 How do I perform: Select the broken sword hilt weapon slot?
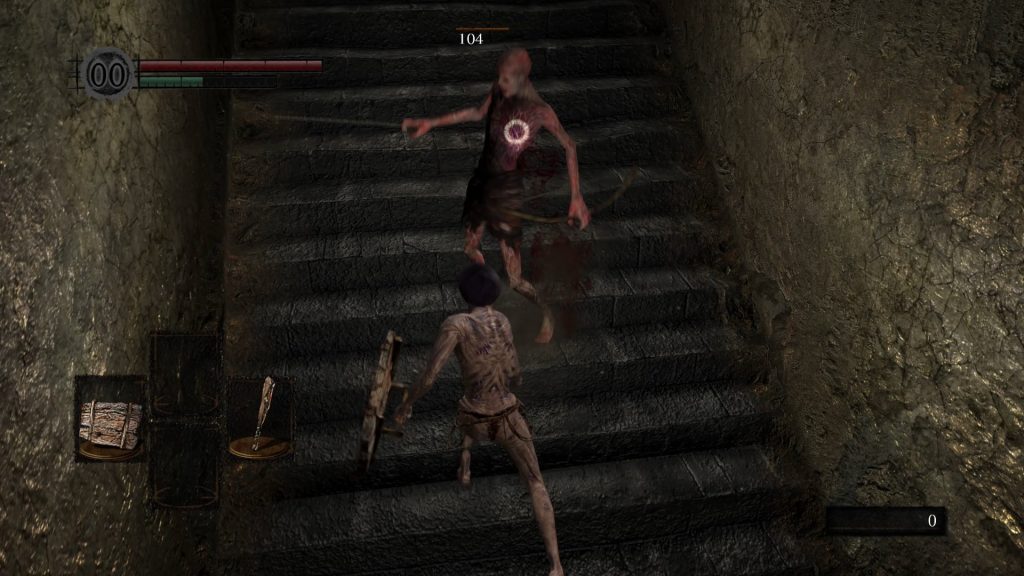click(x=262, y=415)
